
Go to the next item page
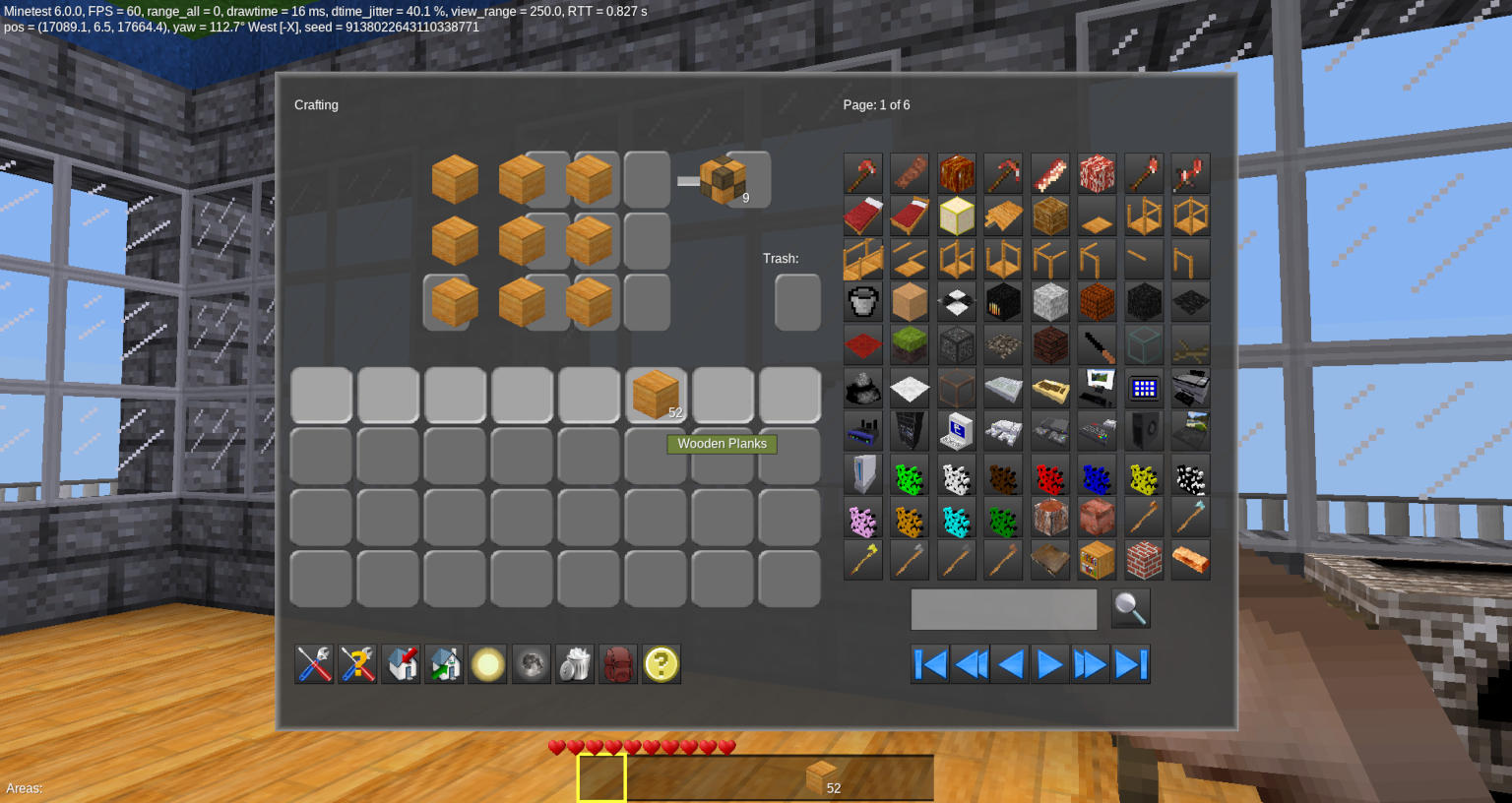(x=1049, y=664)
